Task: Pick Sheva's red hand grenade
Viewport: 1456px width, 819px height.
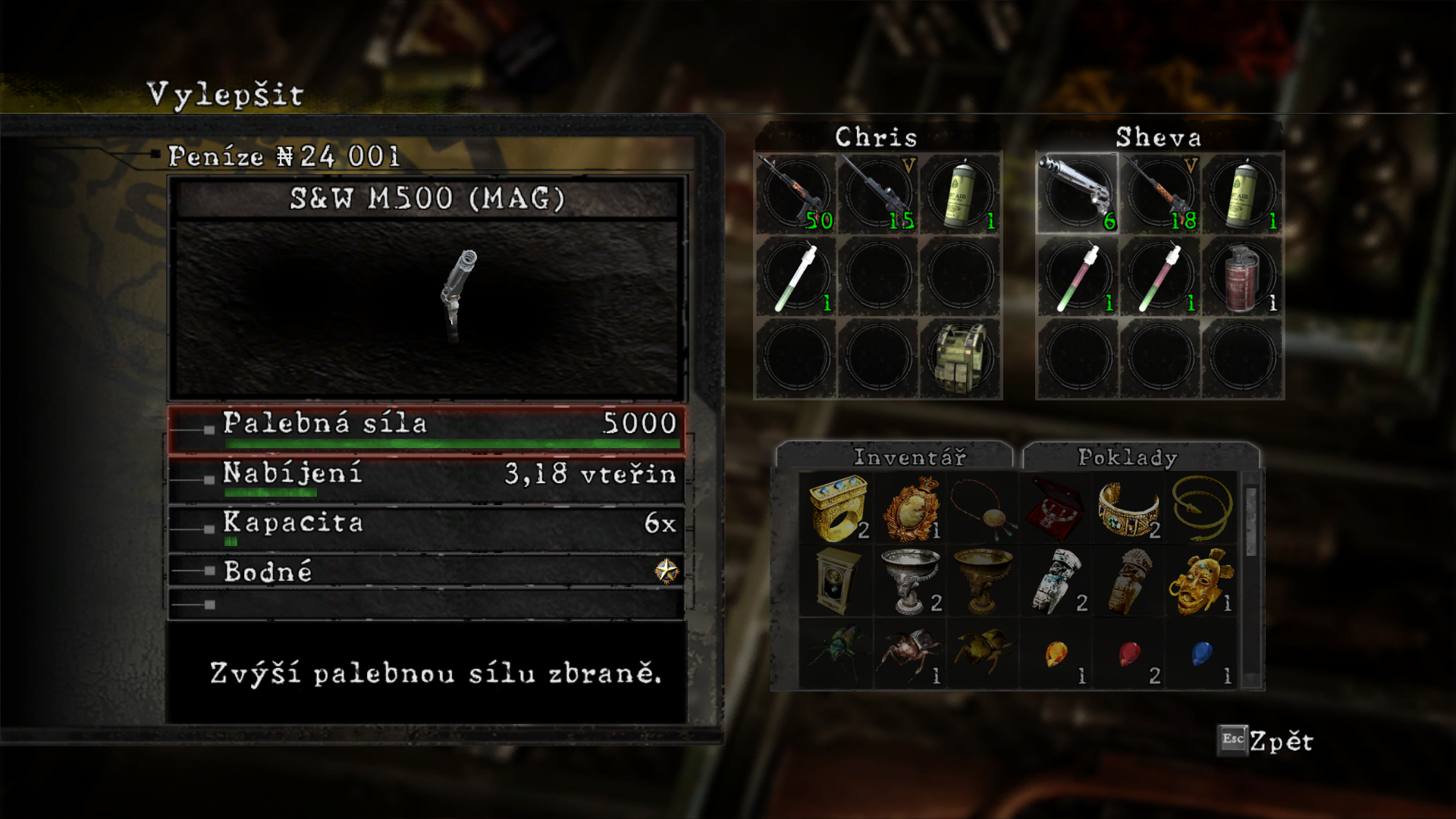Action: pos(1242,276)
